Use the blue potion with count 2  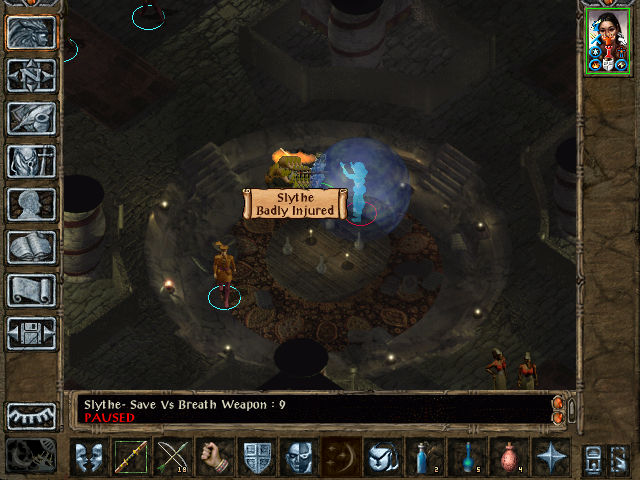[424, 457]
